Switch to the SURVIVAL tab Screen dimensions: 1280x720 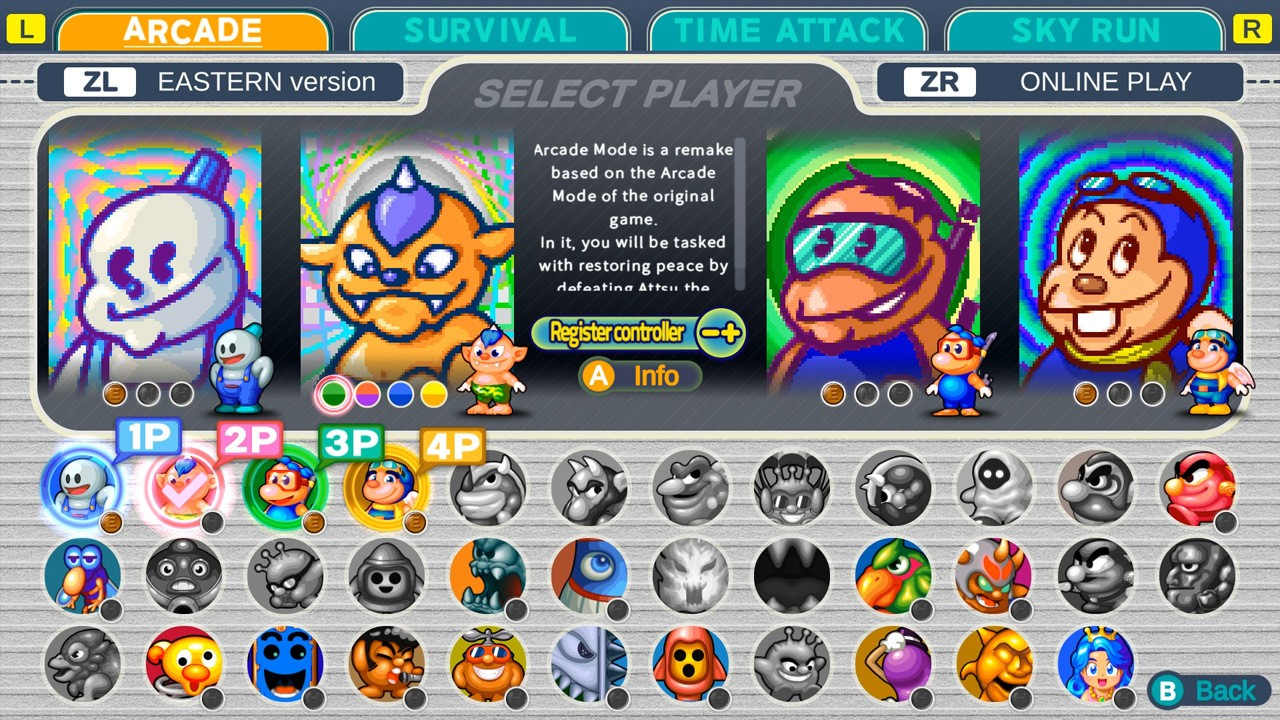(489, 29)
